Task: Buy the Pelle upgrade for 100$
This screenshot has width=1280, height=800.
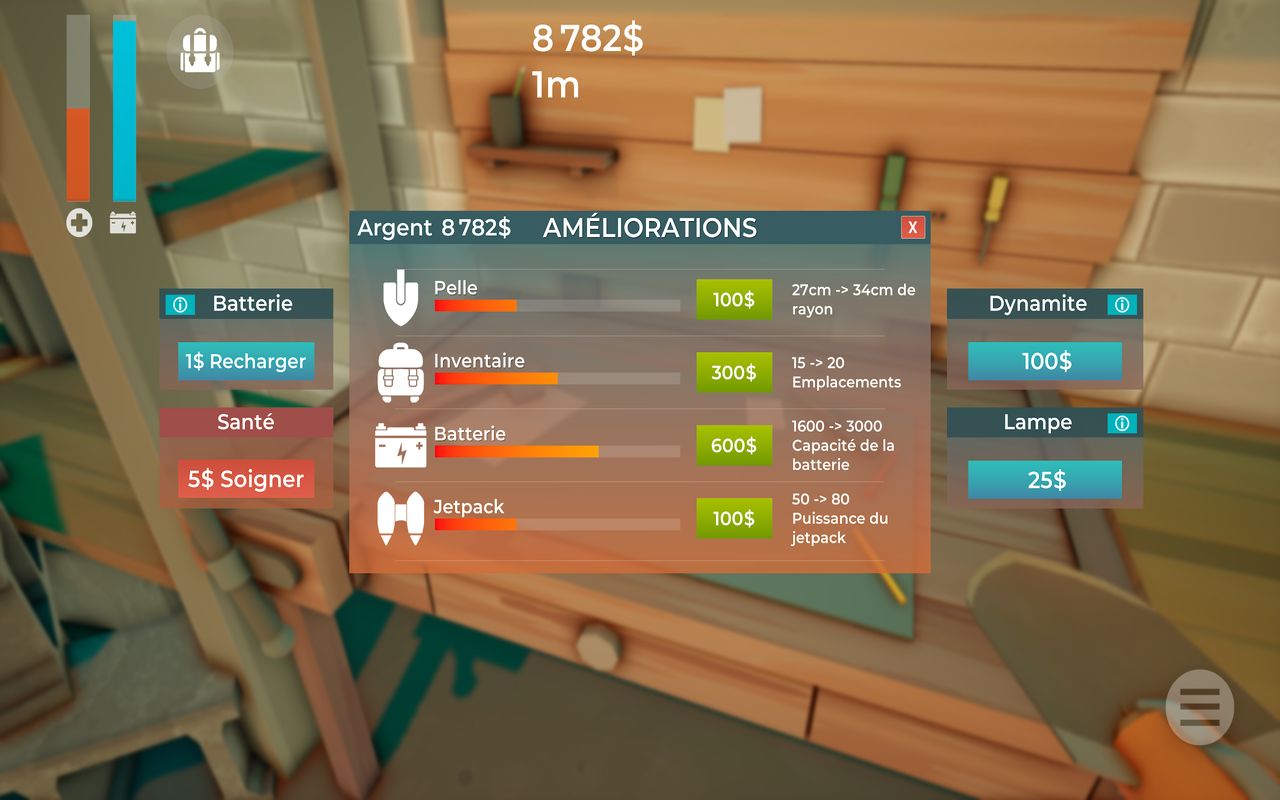Action: click(734, 299)
